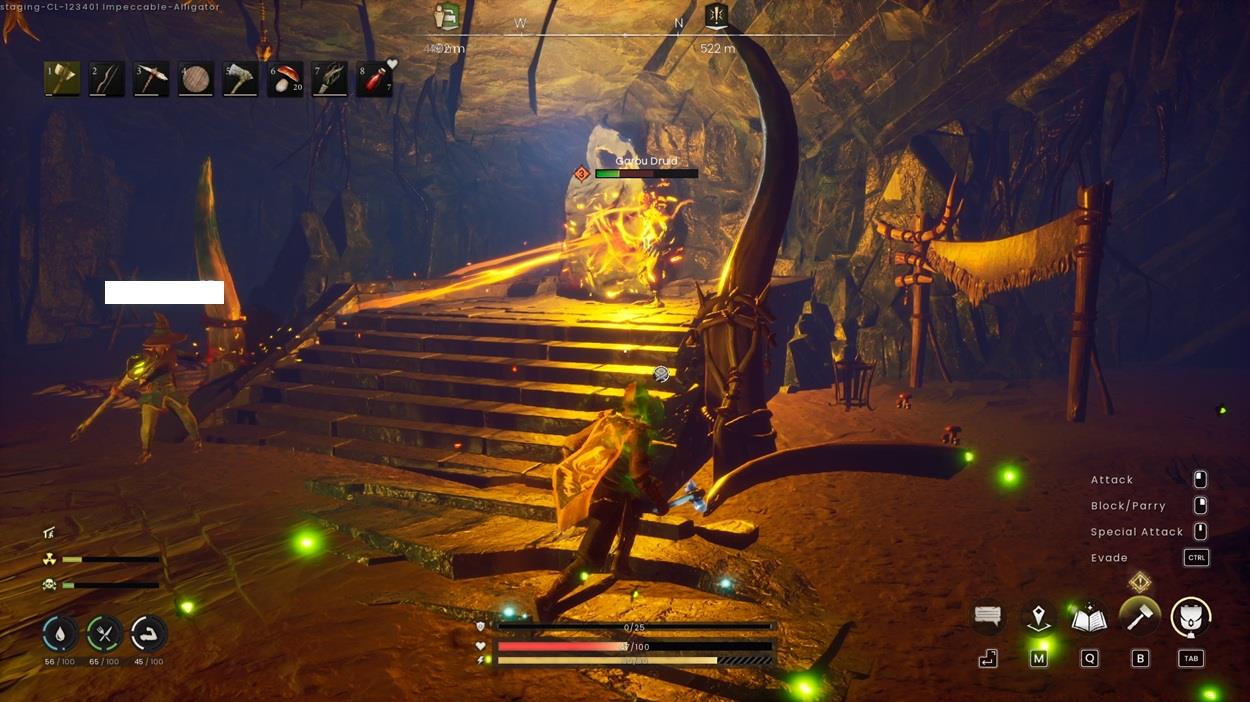Click the gold alert diamond above hammer
The width and height of the screenshot is (1250, 702).
coord(1139,582)
